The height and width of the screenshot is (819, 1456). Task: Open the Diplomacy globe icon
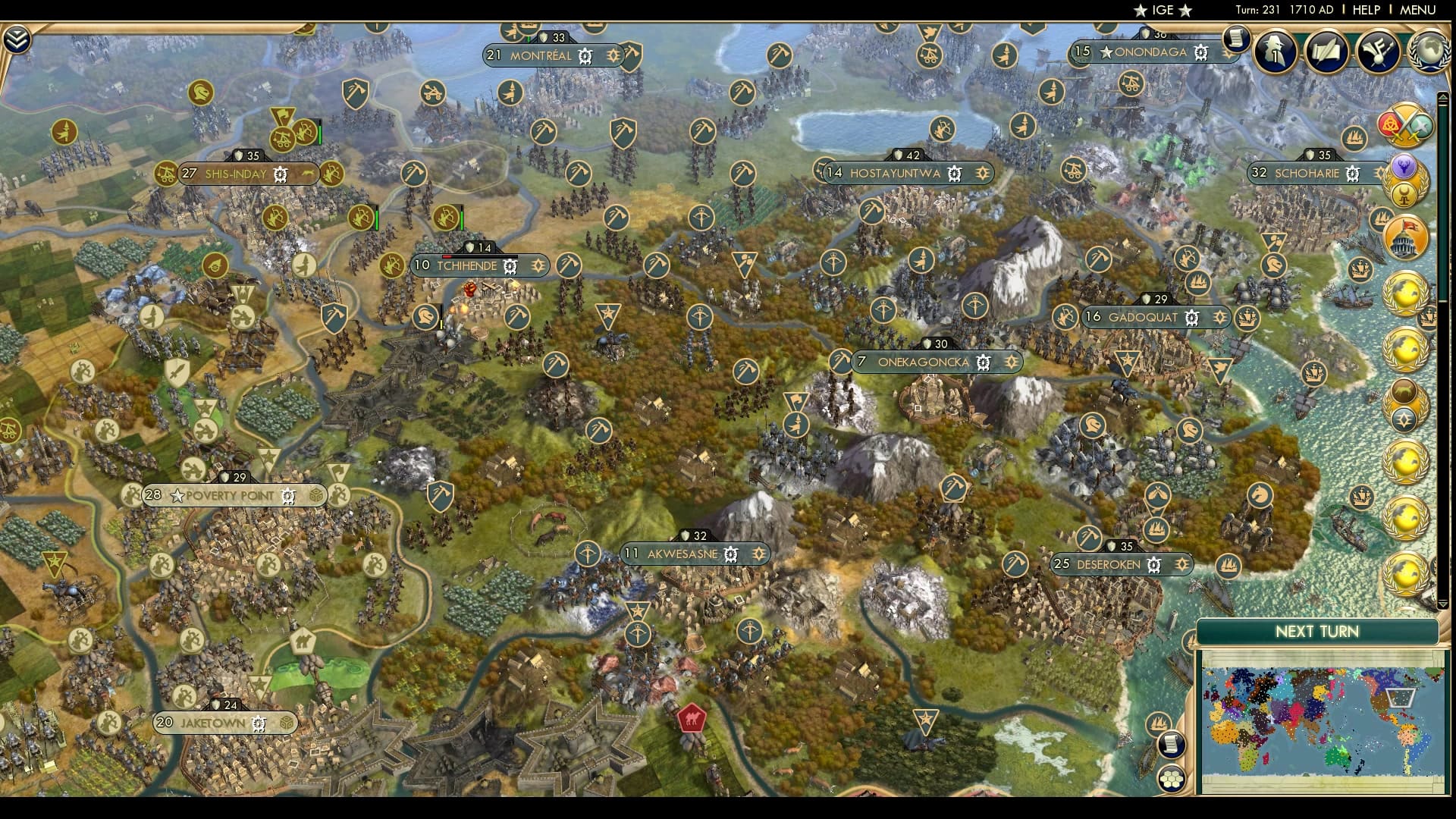click(1430, 52)
